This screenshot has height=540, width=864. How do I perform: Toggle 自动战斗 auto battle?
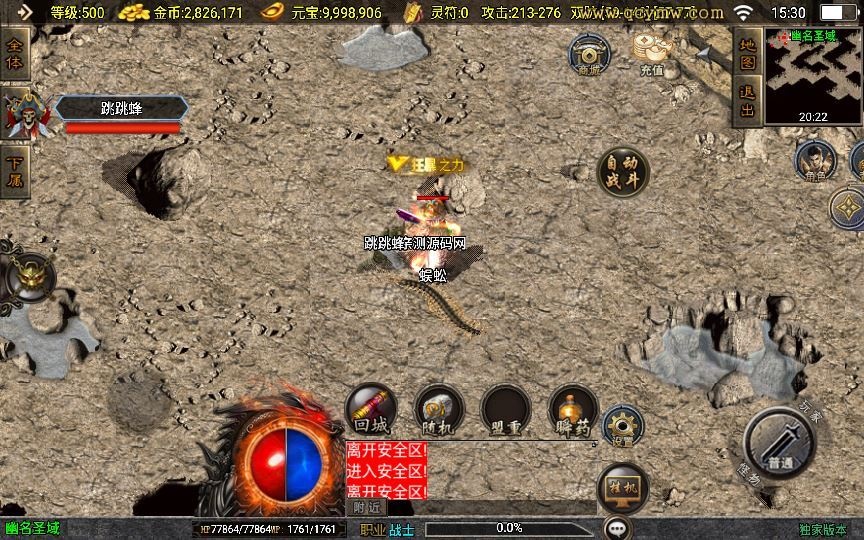(x=622, y=174)
